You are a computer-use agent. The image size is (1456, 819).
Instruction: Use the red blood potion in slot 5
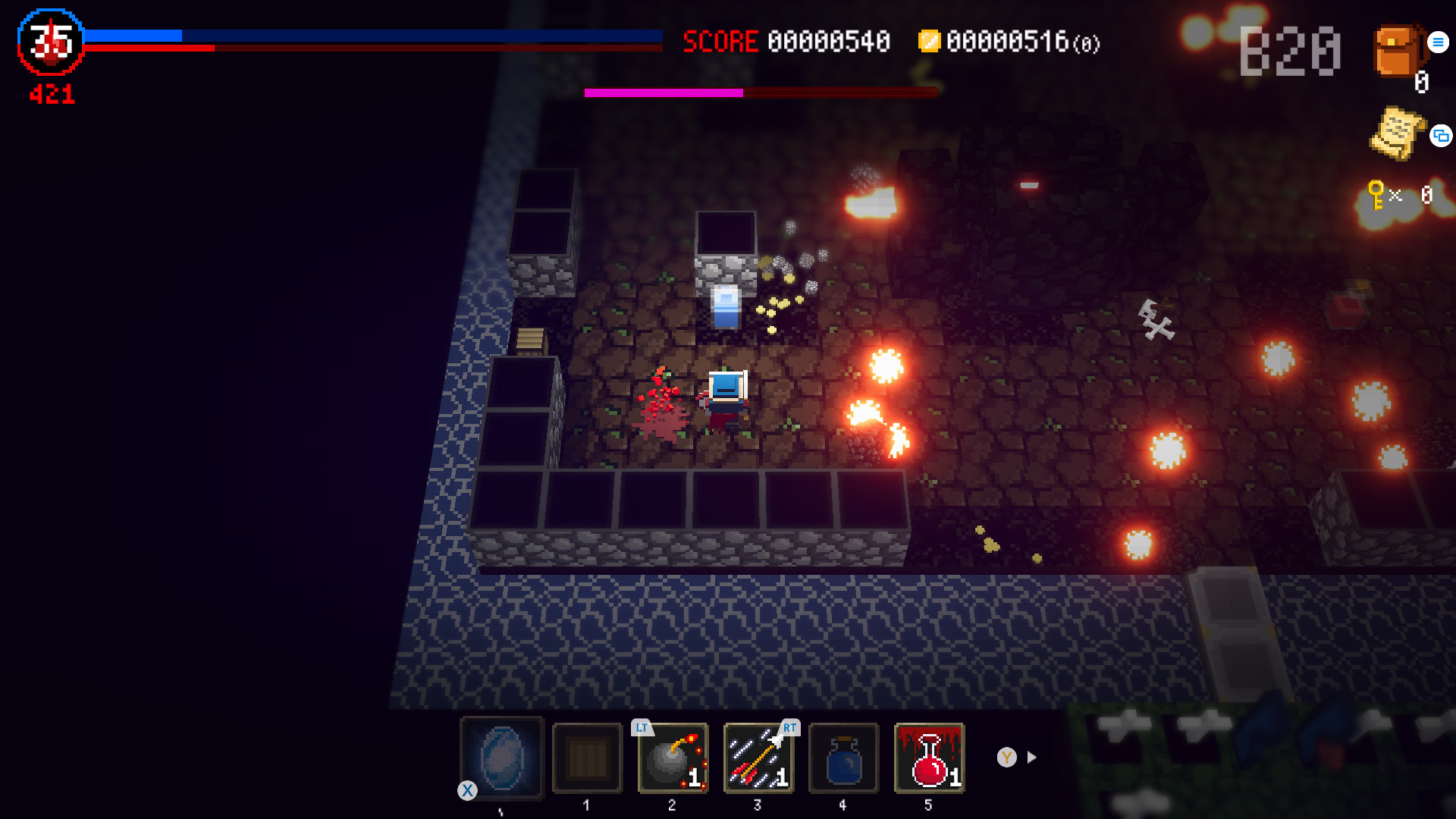928,758
